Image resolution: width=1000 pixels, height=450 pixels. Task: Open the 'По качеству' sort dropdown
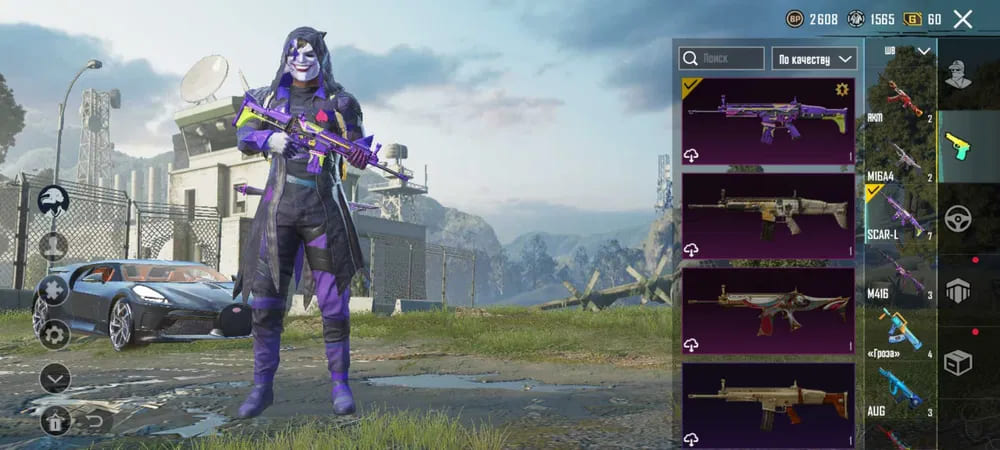[x=814, y=59]
